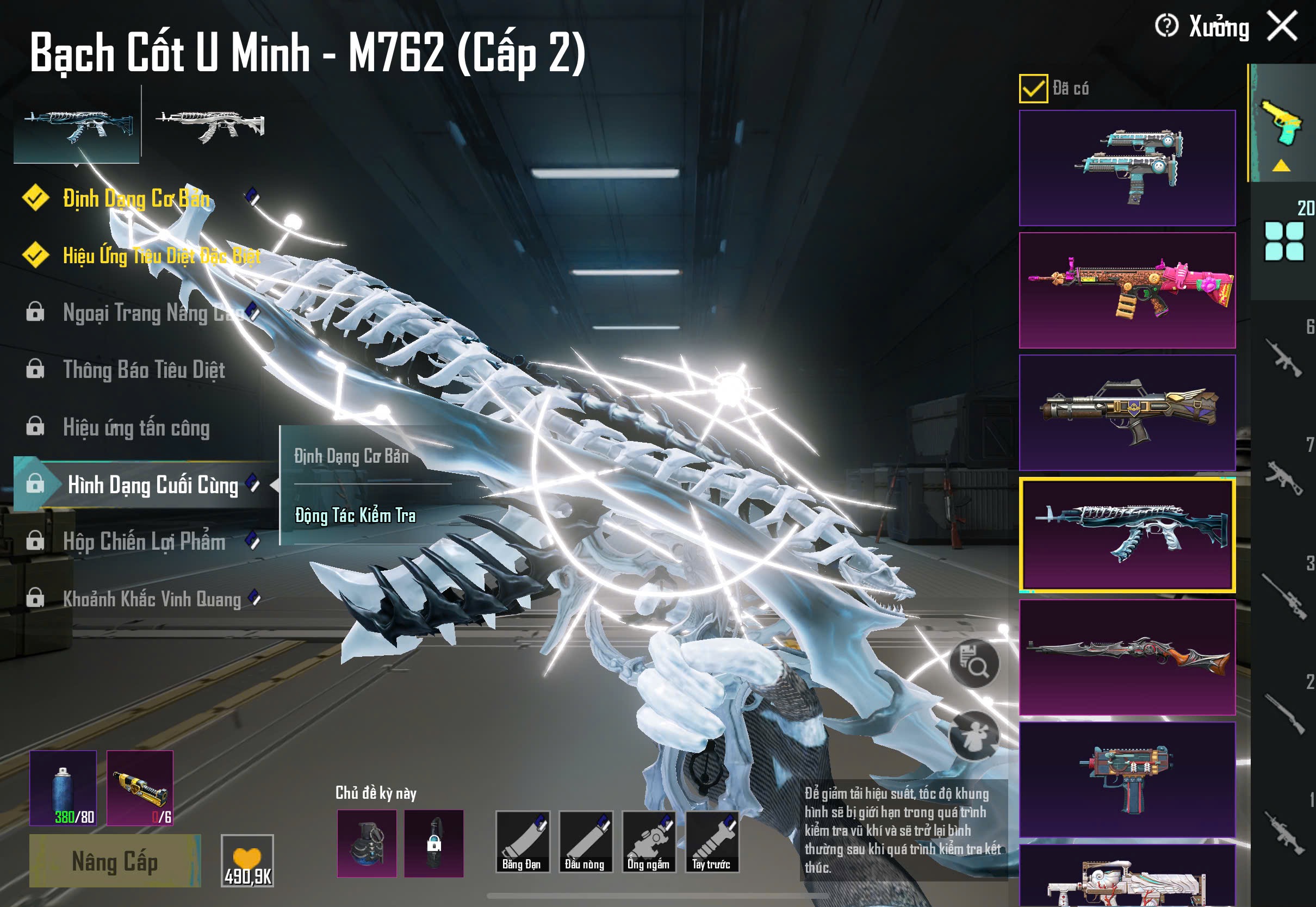1316x907 pixels.
Task: Open the Ống ngắm scope slot
Action: click(648, 842)
